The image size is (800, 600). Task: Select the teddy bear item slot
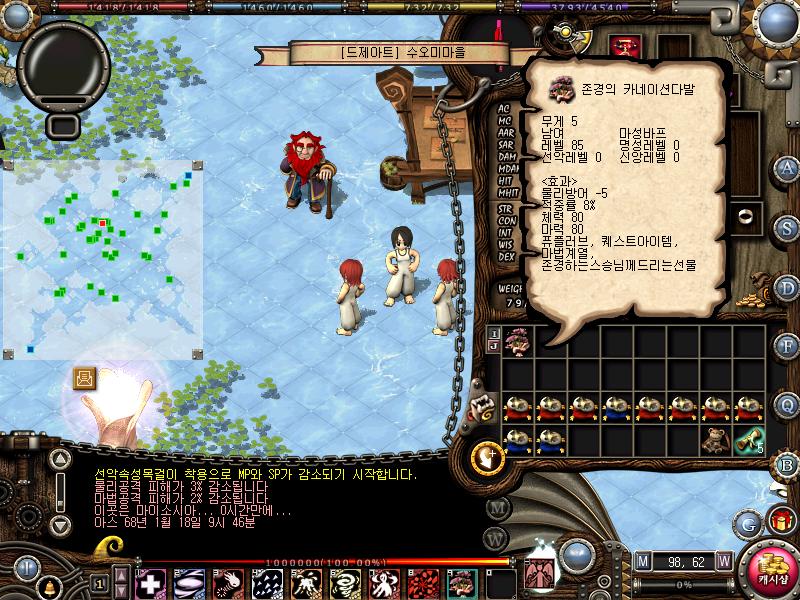[717, 439]
